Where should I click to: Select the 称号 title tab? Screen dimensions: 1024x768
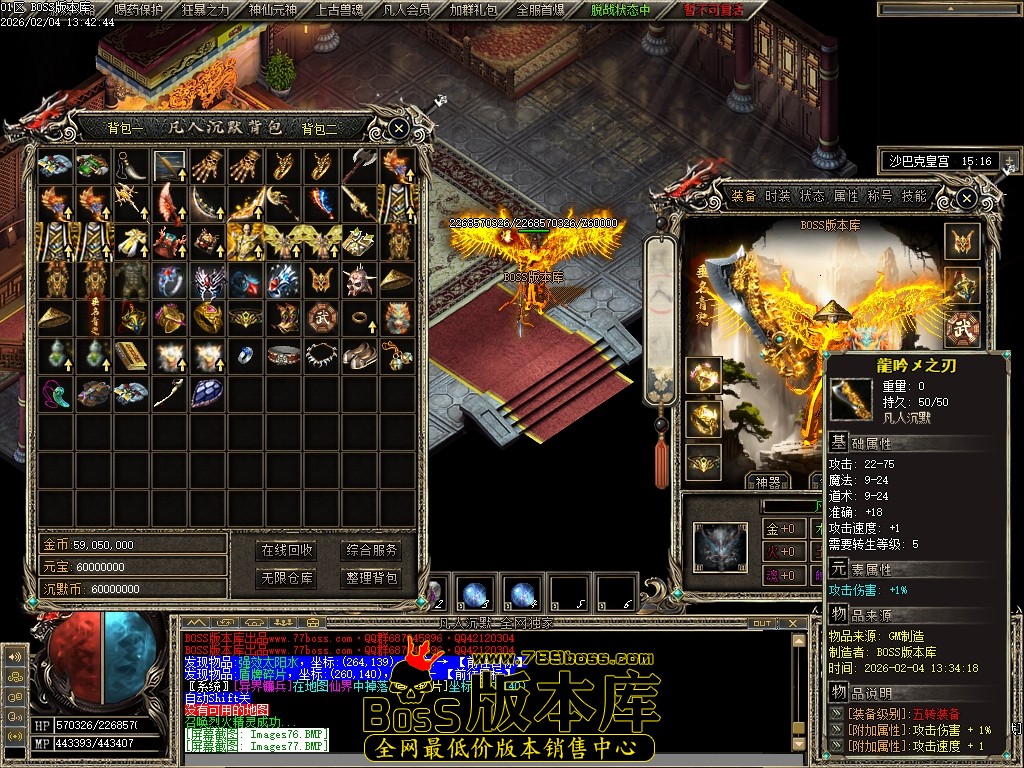pos(880,196)
